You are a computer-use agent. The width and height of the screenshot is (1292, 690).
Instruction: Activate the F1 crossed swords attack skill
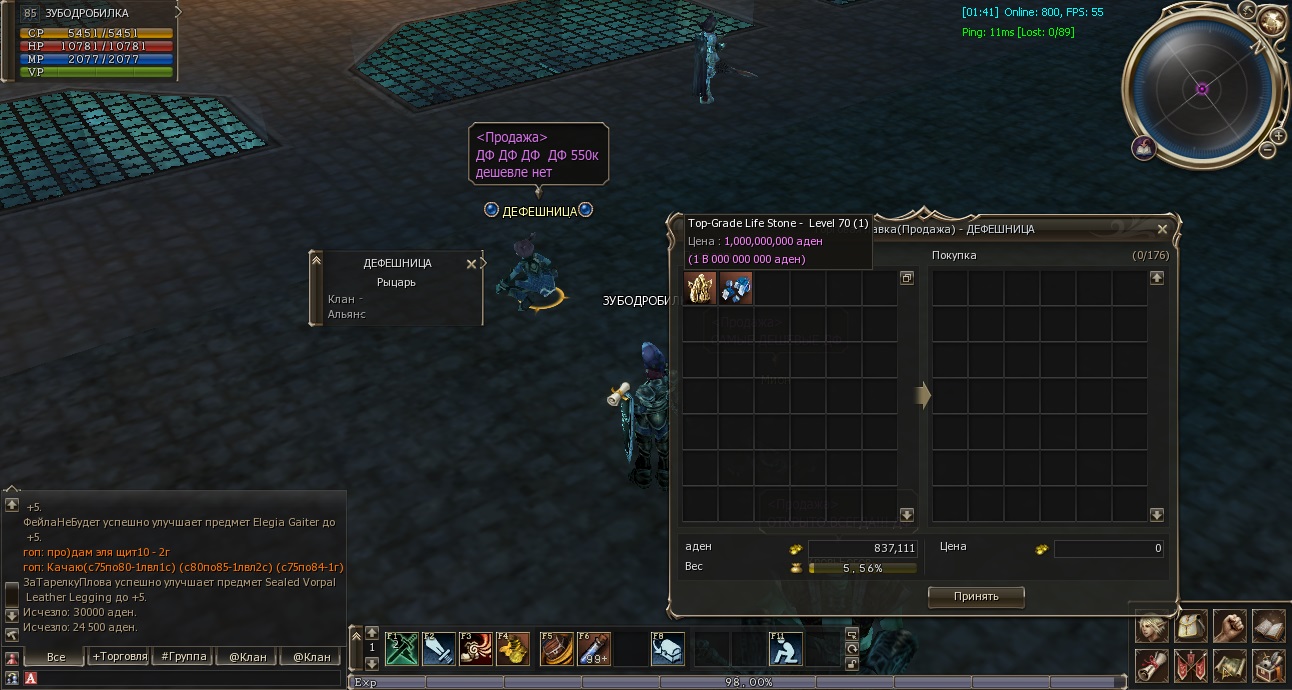pos(401,648)
